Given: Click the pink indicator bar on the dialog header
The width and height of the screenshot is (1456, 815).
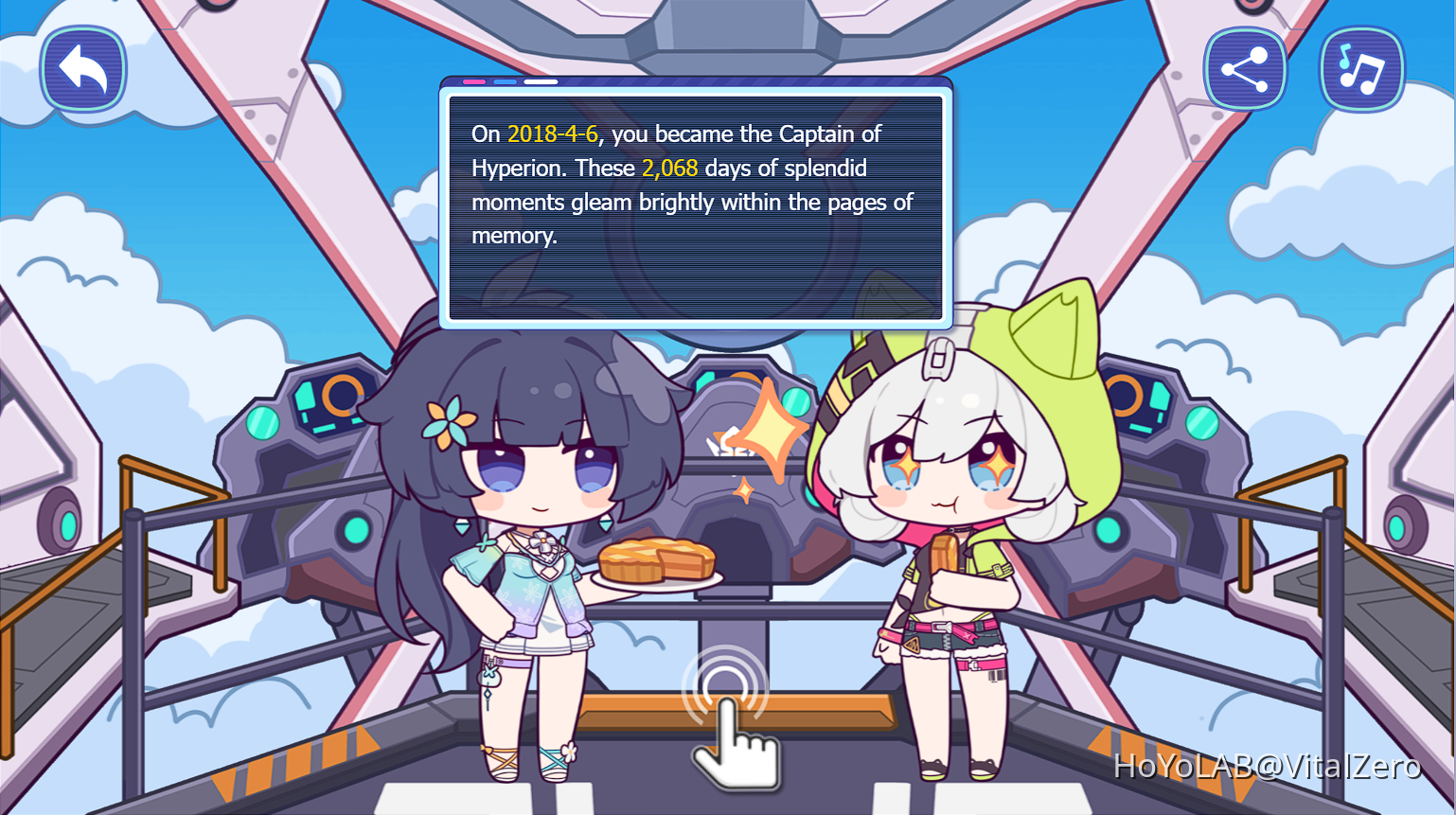Looking at the screenshot, I should [473, 82].
